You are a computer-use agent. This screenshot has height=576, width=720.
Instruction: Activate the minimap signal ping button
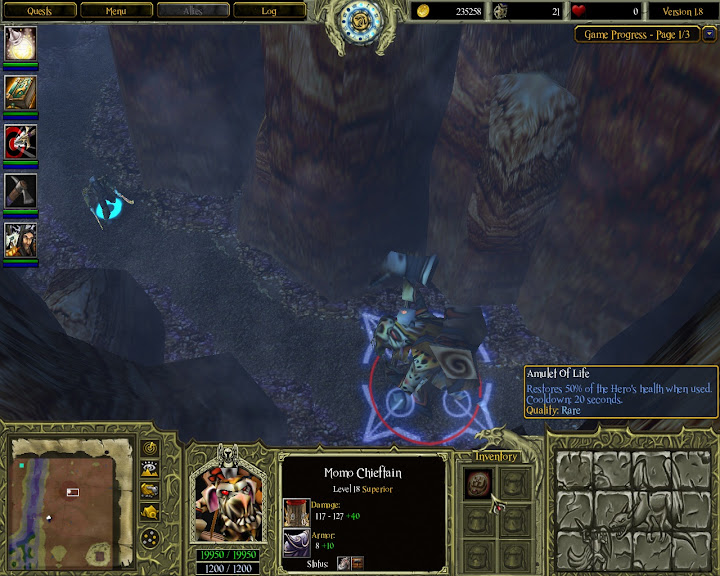pos(151,447)
